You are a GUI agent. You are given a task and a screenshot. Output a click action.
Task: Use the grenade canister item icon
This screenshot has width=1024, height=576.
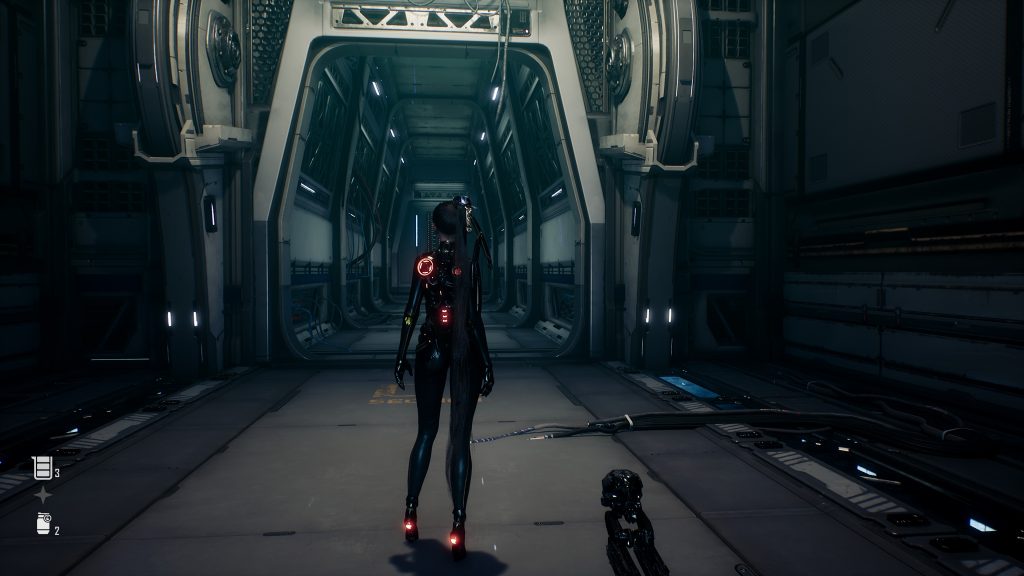[x=43, y=523]
